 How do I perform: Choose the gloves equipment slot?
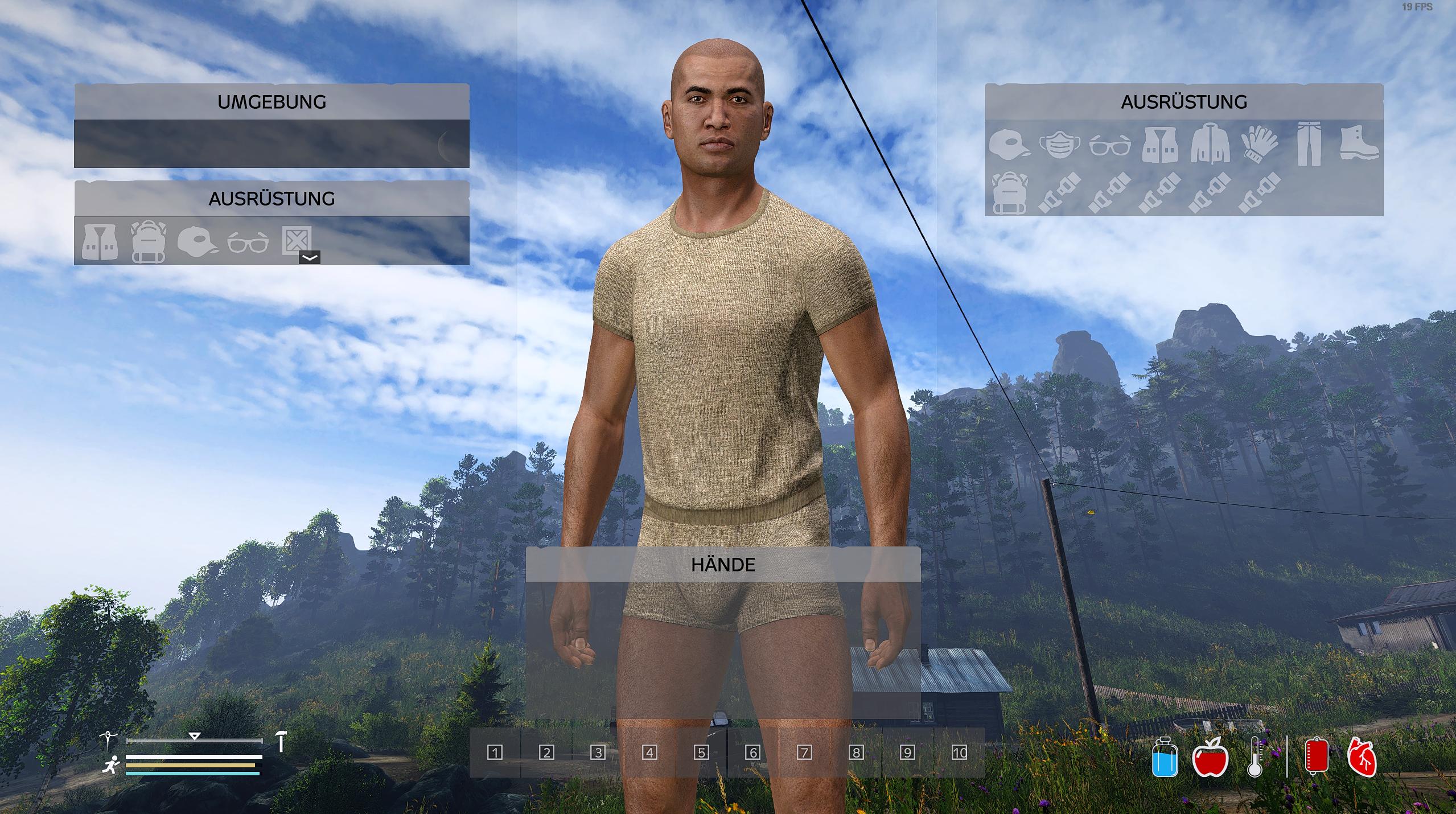1259,145
